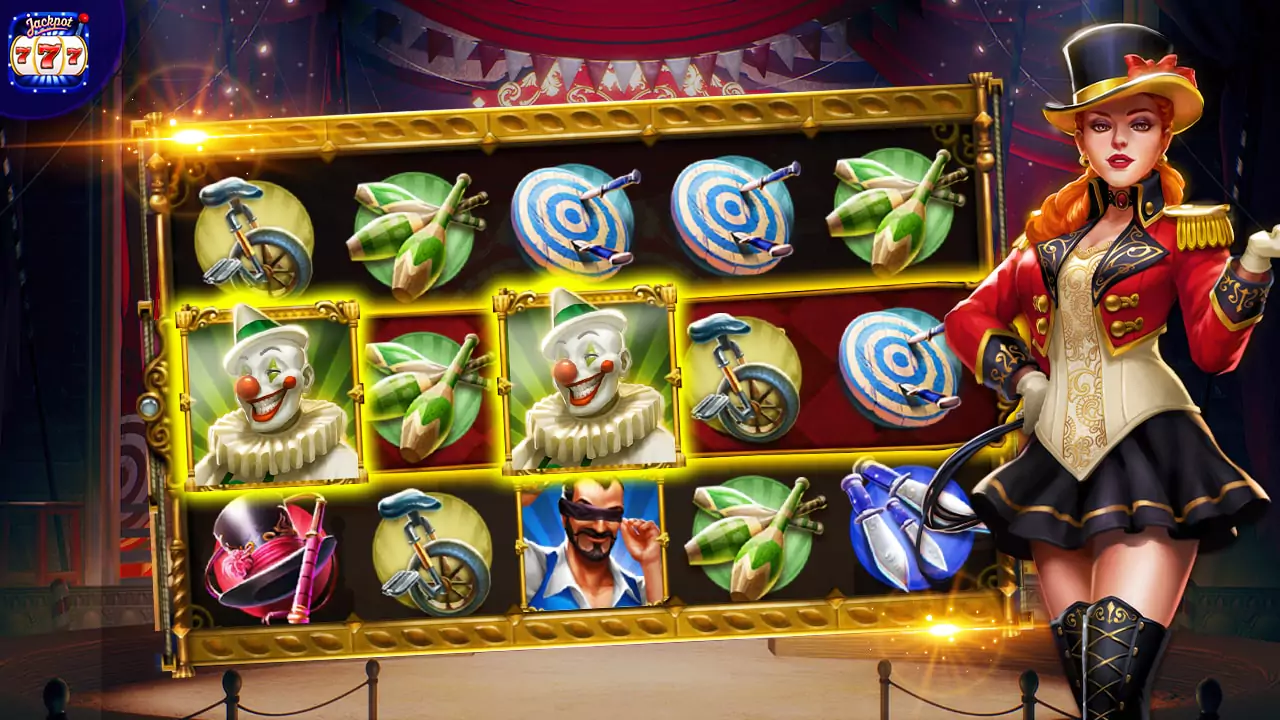Click the Jackpot 777 badge

50,48
